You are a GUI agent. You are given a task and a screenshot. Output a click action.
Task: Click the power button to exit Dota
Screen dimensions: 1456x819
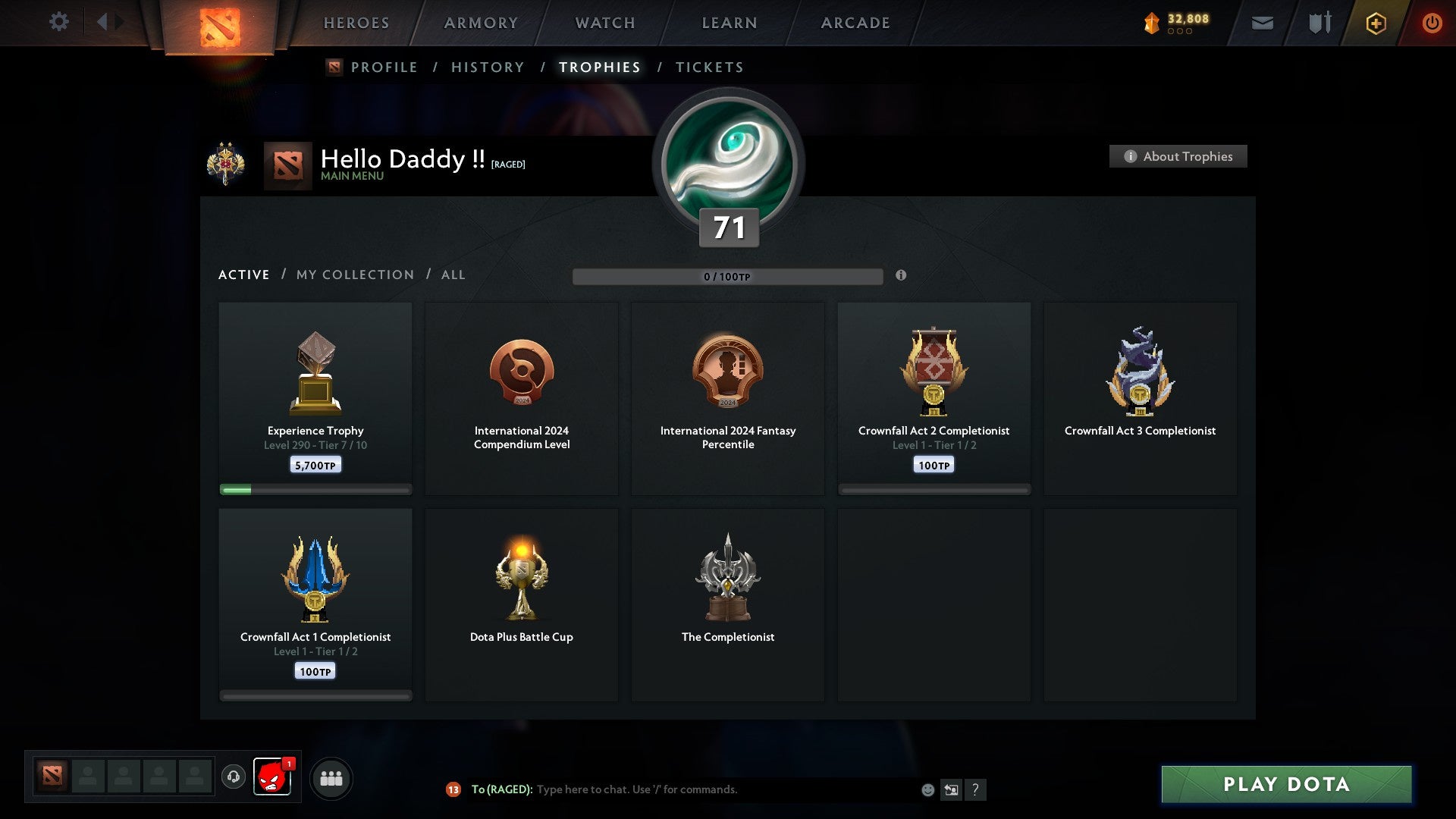coord(1432,23)
